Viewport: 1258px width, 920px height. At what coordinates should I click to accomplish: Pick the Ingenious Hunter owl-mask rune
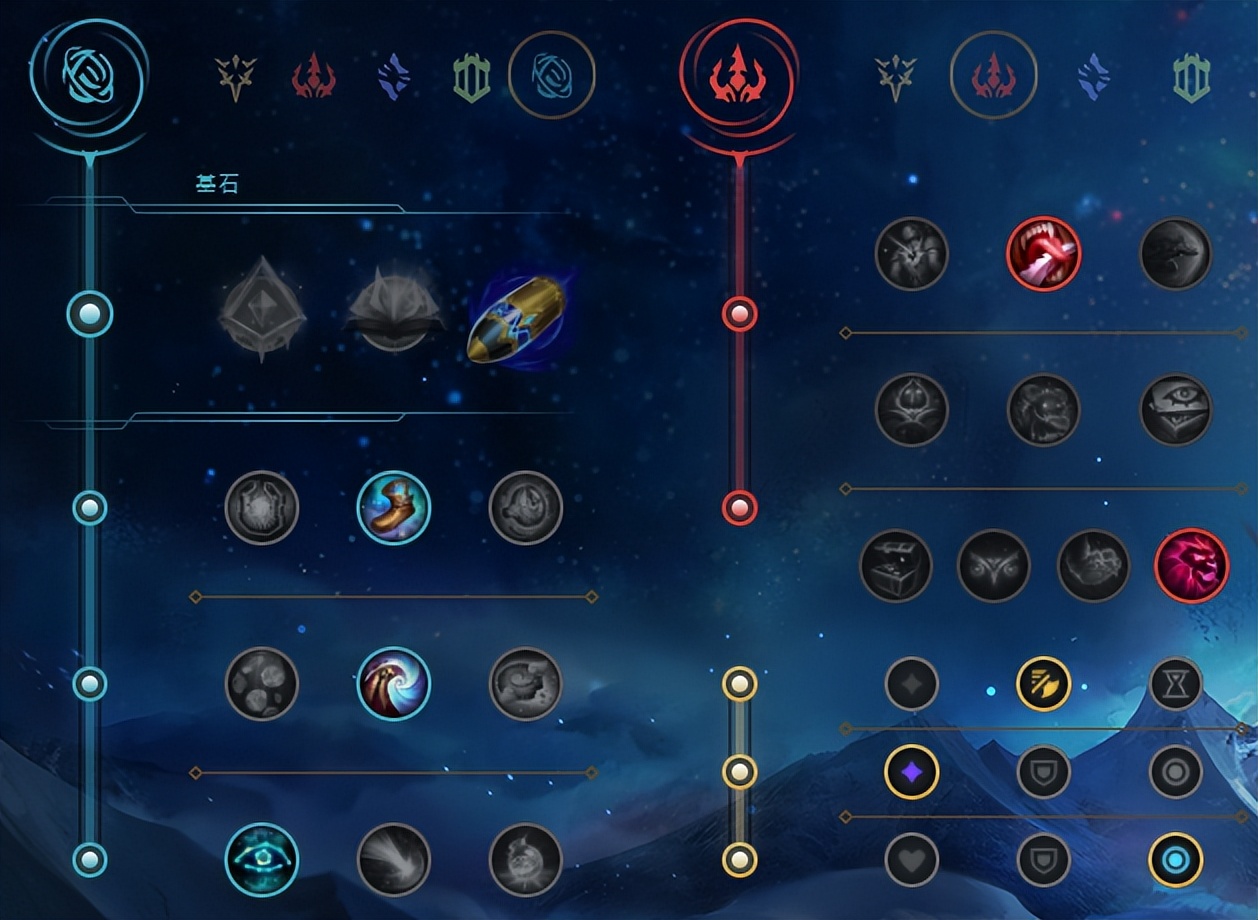[994, 566]
